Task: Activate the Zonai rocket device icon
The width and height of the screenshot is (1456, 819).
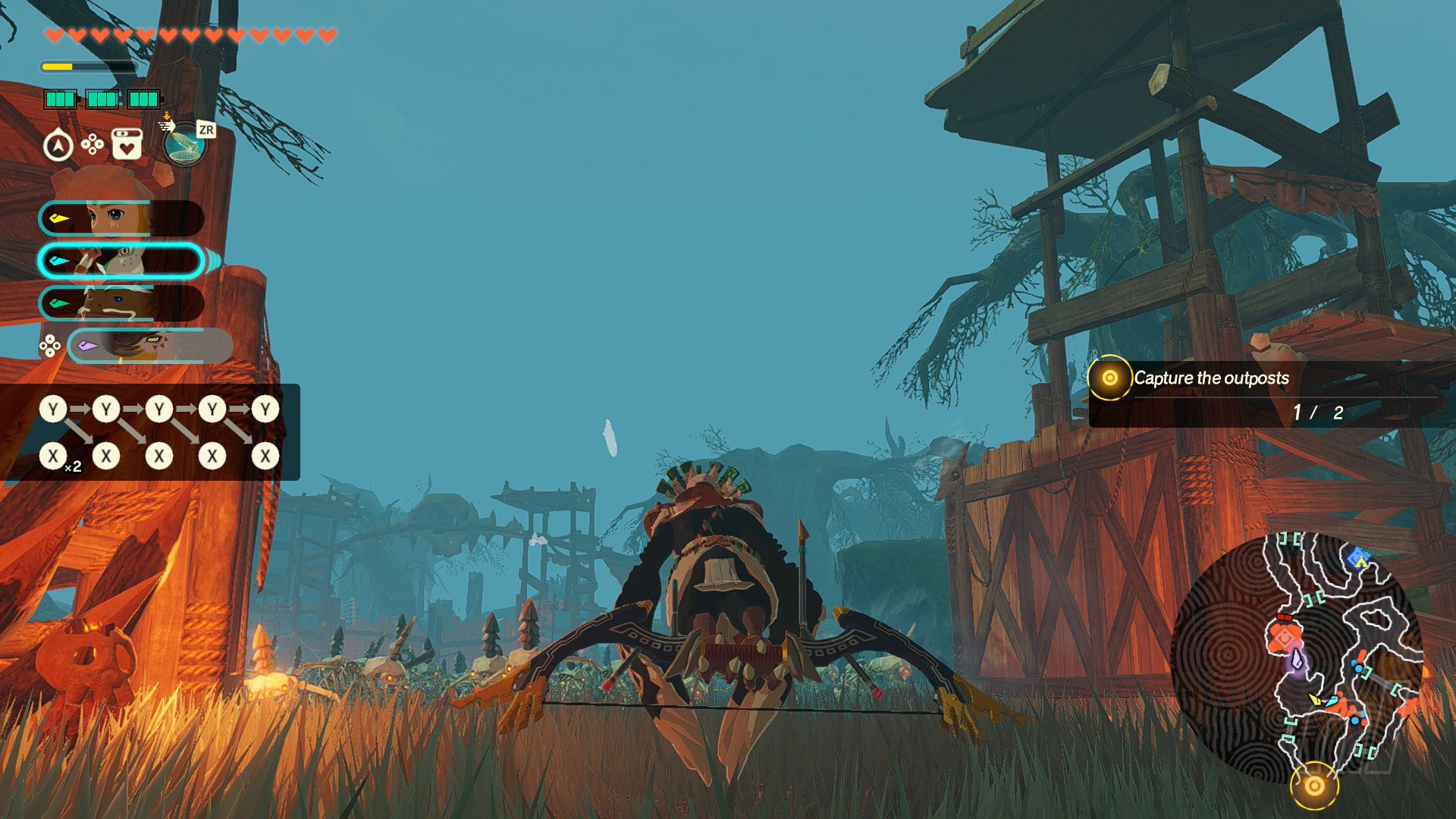Action: 184,144
